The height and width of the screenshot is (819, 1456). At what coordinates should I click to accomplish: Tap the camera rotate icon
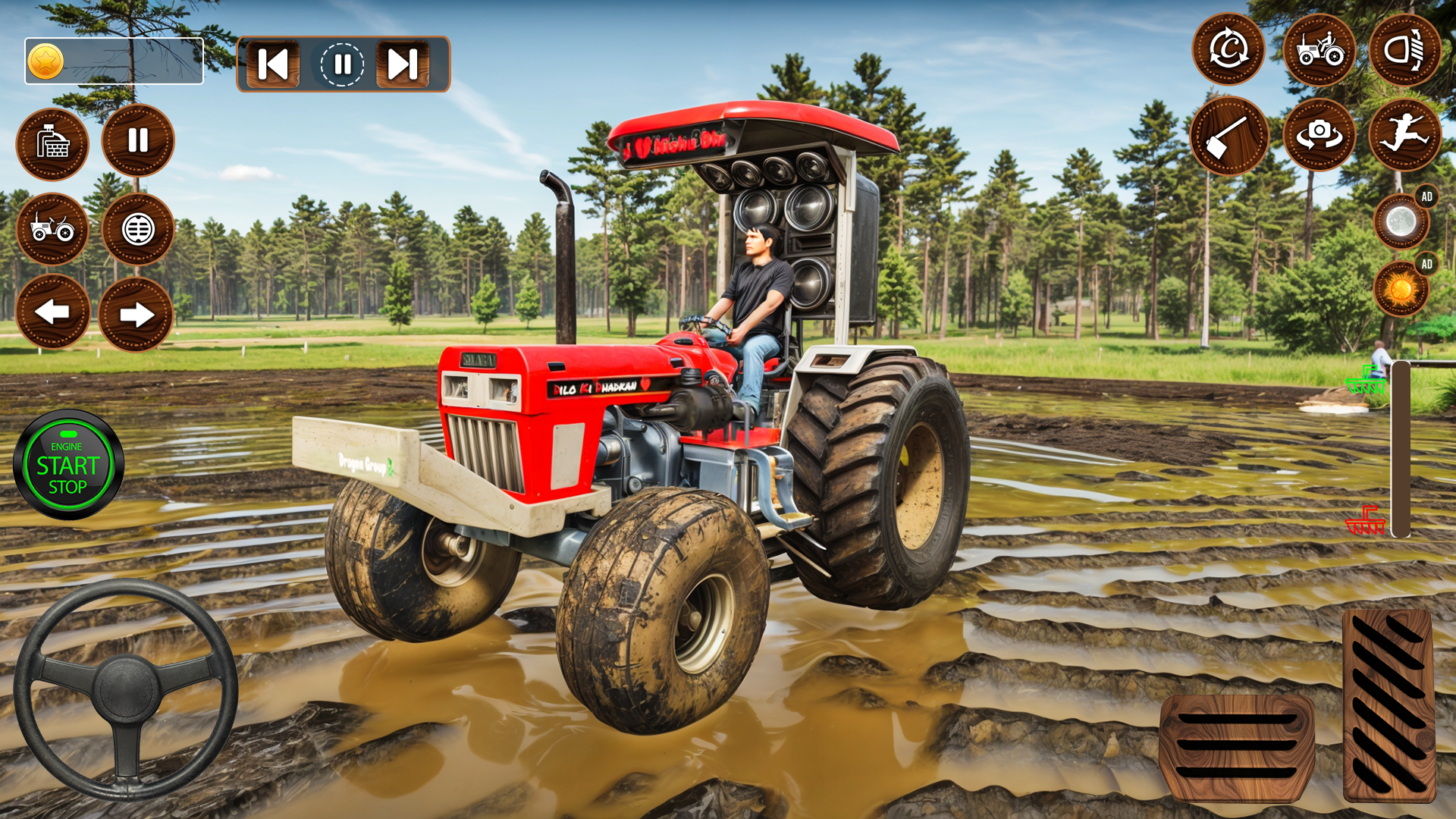1321,135
